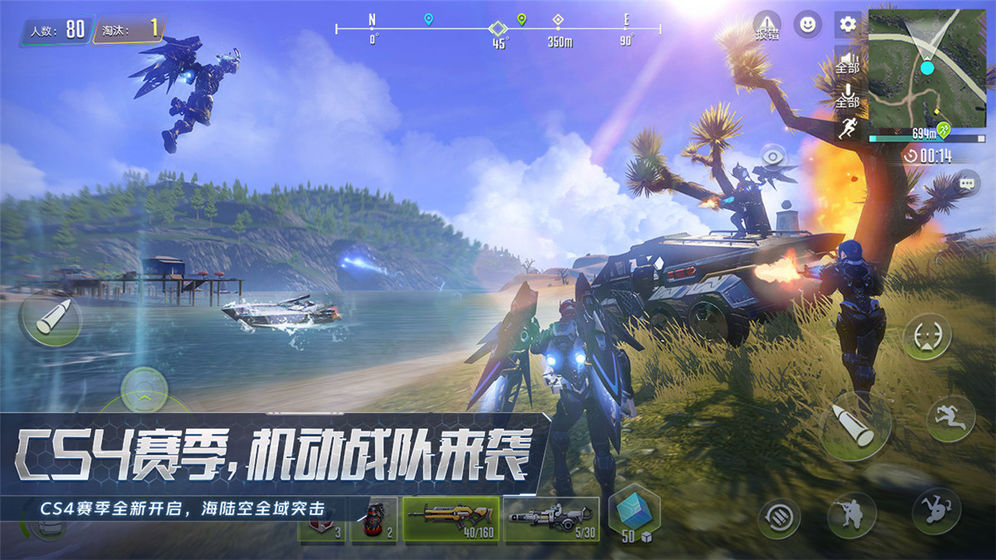Tap the aim-down-sights scope button
The image size is (996, 560).
point(926,337)
